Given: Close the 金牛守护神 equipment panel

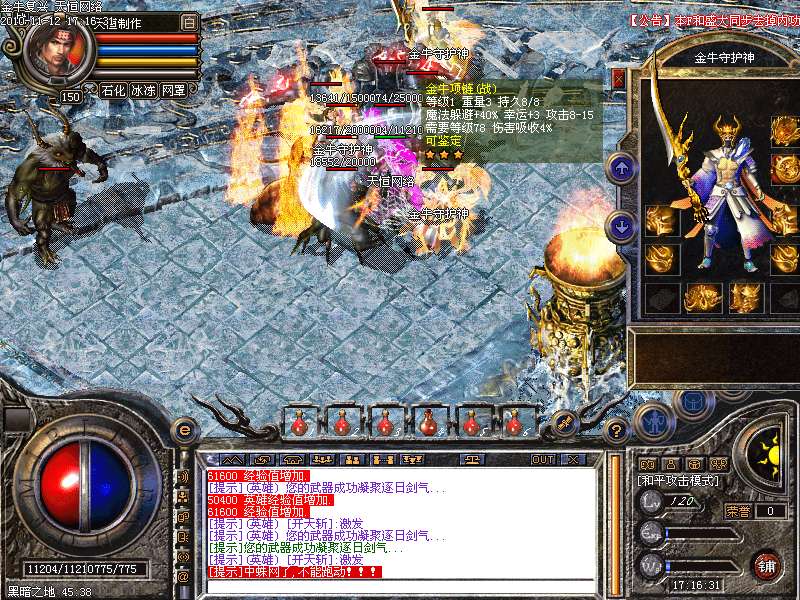Looking at the screenshot, I should [x=618, y=78].
